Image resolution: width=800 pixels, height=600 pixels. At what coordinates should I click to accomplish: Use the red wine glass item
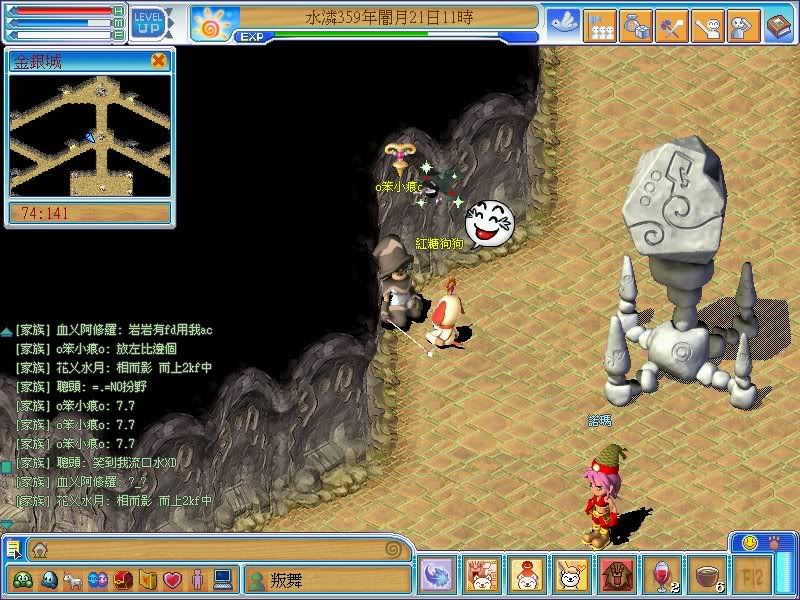click(659, 577)
